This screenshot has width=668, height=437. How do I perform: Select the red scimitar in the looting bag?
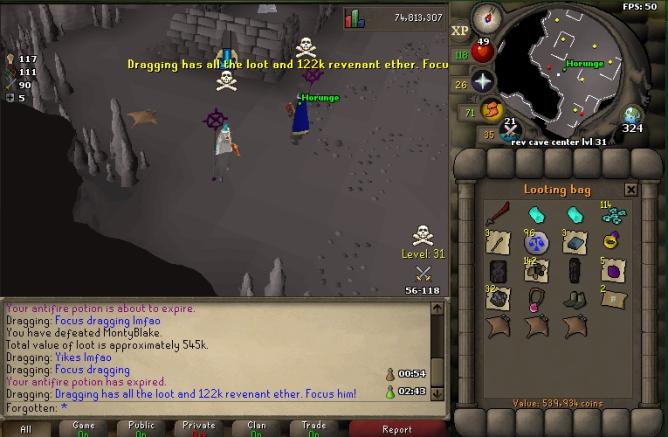click(497, 214)
